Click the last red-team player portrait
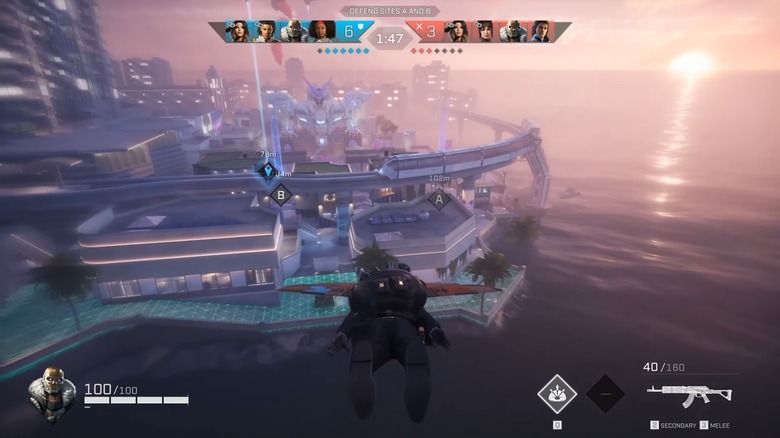Viewport: 780px width, 438px height. click(541, 31)
